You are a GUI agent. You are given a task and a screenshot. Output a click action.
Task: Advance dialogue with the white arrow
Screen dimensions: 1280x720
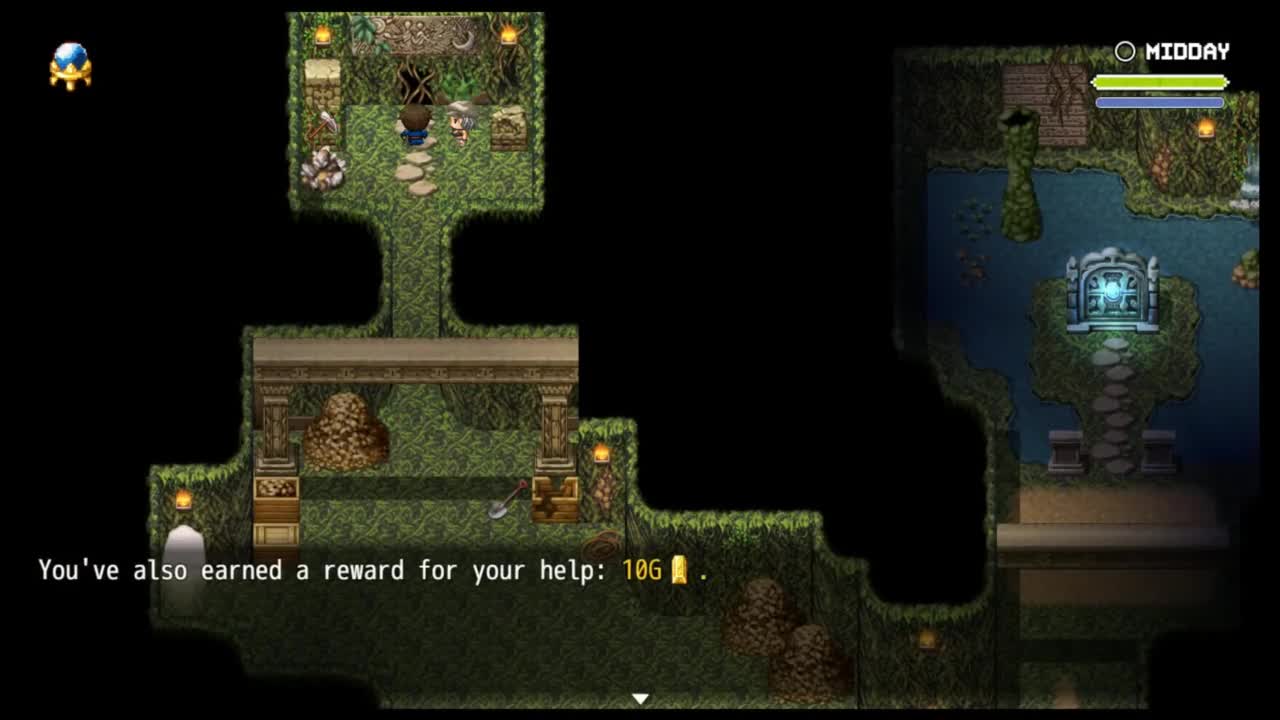click(640, 698)
